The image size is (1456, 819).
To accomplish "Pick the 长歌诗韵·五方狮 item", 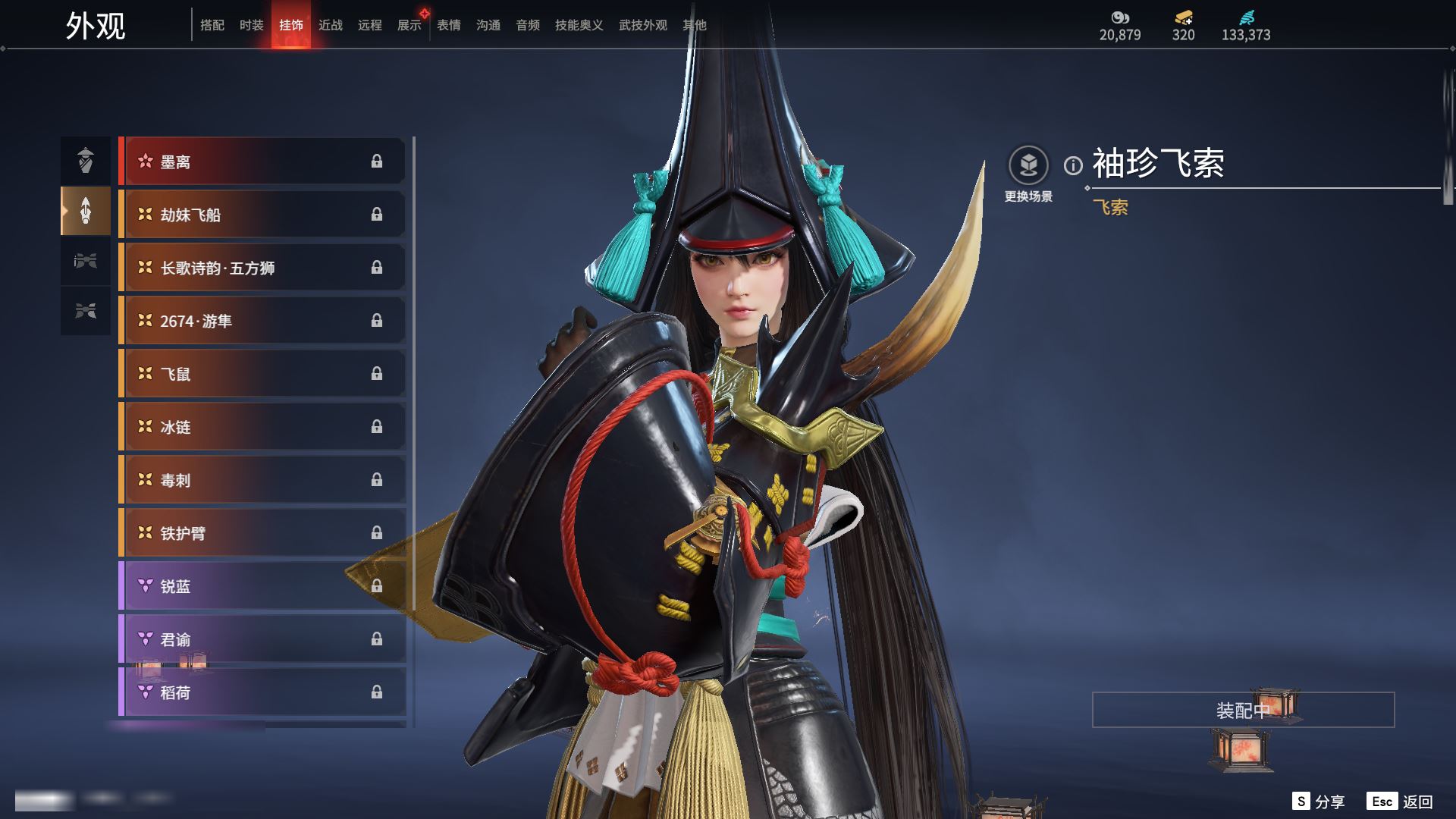I will pyautogui.click(x=262, y=268).
